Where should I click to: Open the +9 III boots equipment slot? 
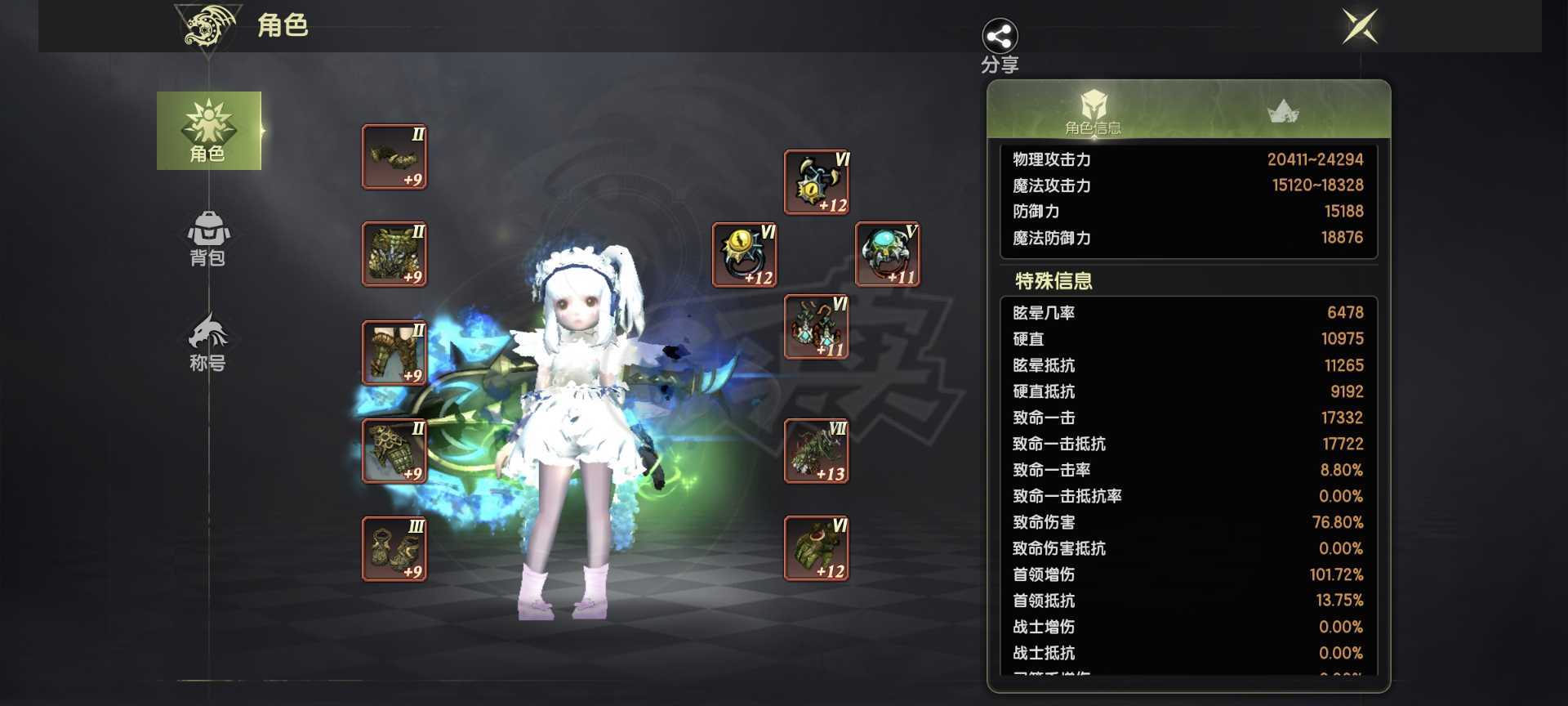click(394, 549)
